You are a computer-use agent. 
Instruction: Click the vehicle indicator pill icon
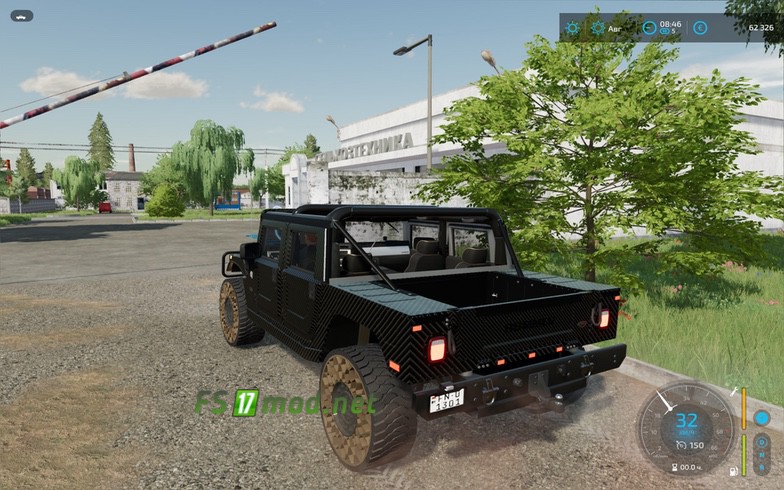[x=21, y=16]
